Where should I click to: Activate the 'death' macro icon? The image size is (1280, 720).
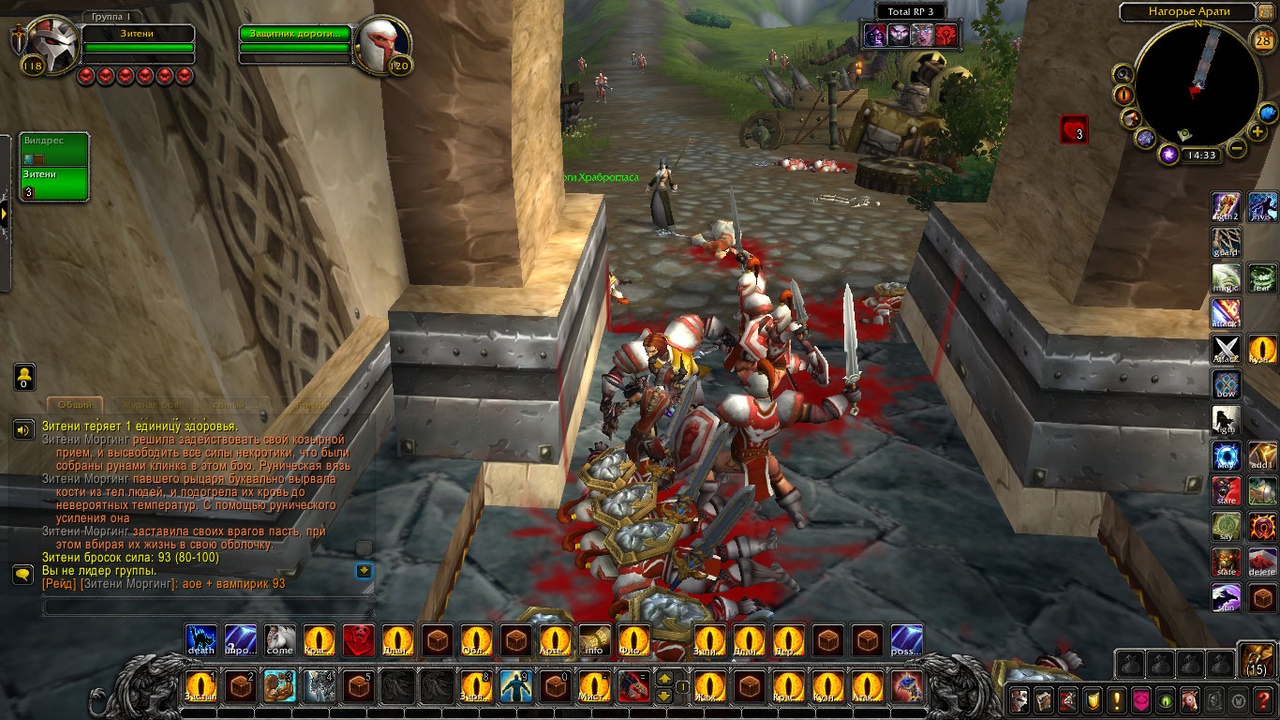tap(201, 640)
